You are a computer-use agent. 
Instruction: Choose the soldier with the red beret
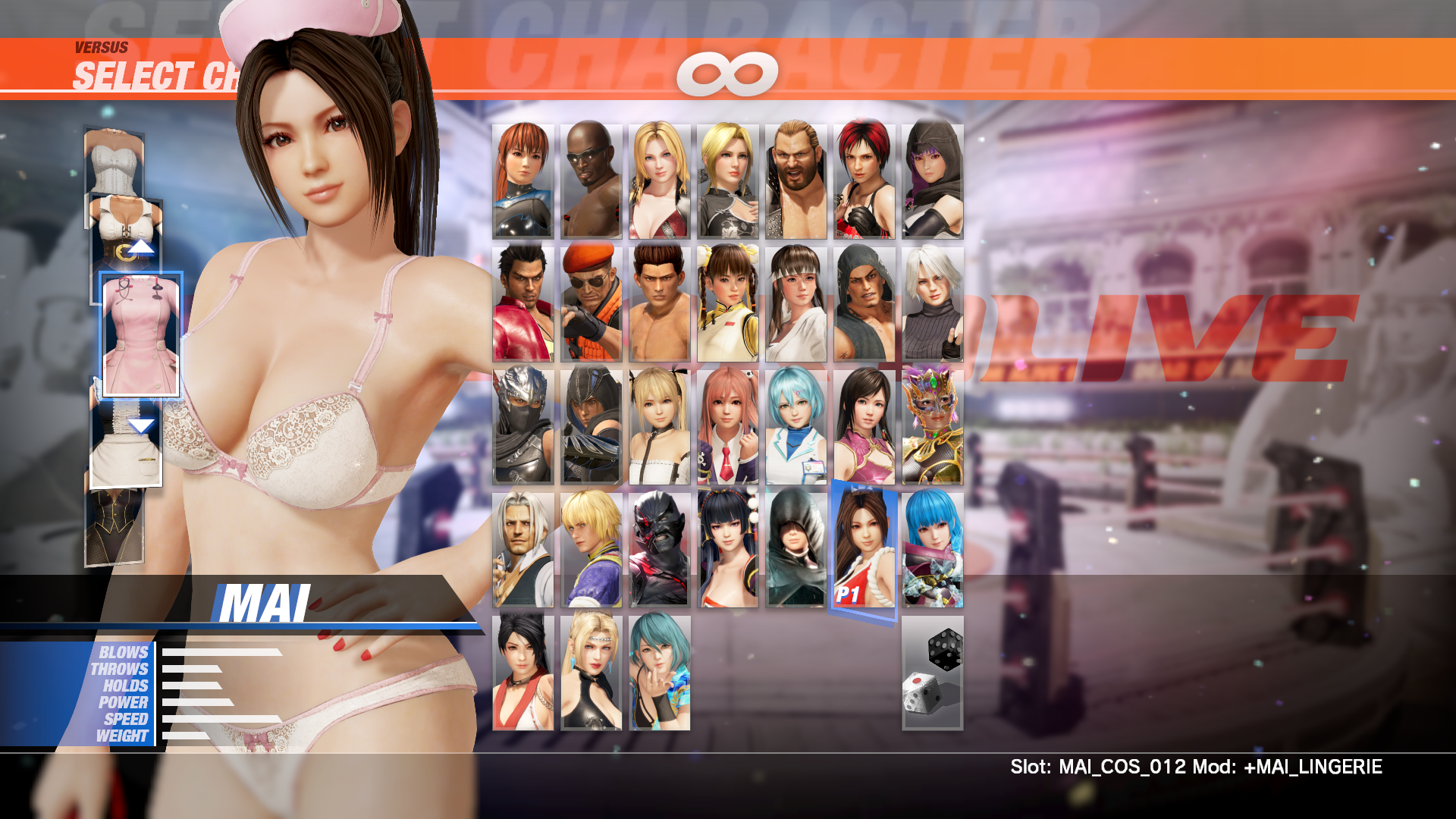(591, 303)
